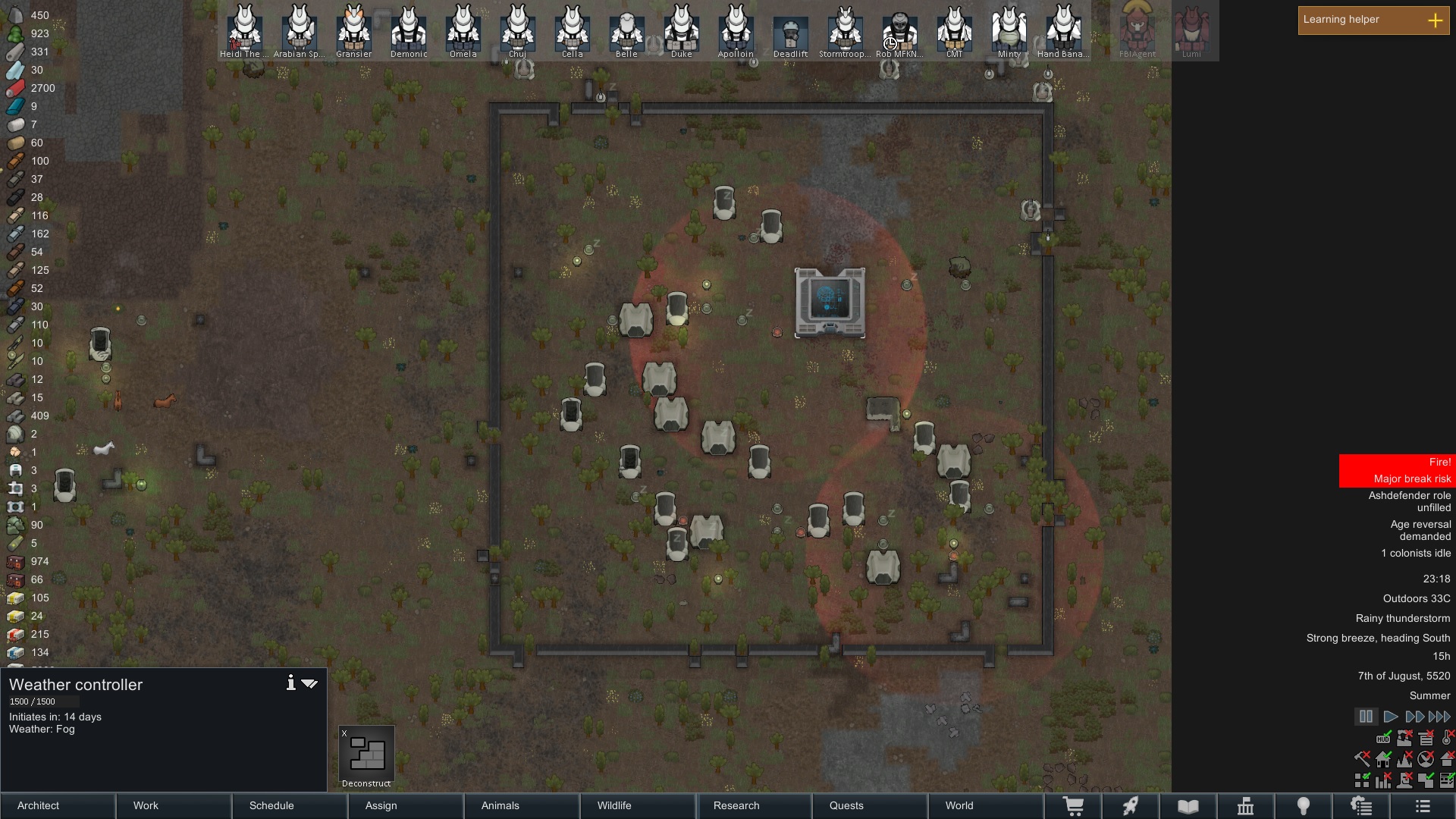
Task: Click the 1500/1500 charge bar on Weather controller
Action: [44, 701]
